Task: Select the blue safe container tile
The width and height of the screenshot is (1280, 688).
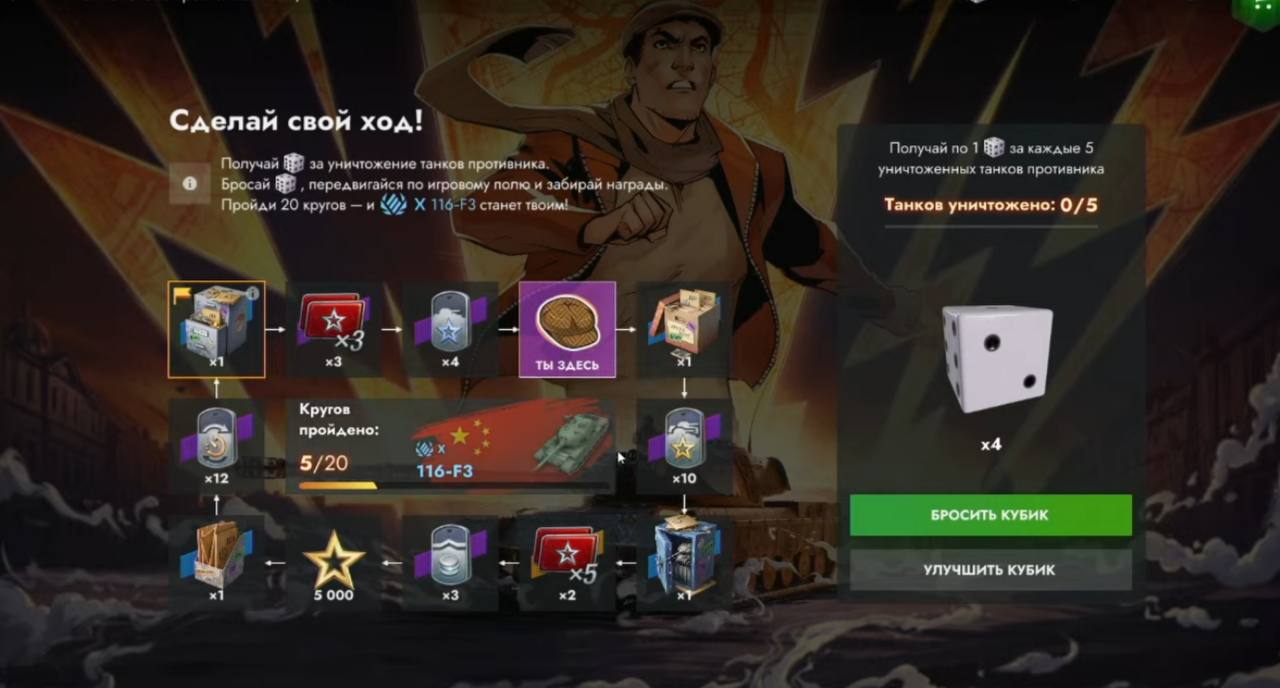Action: 685,563
